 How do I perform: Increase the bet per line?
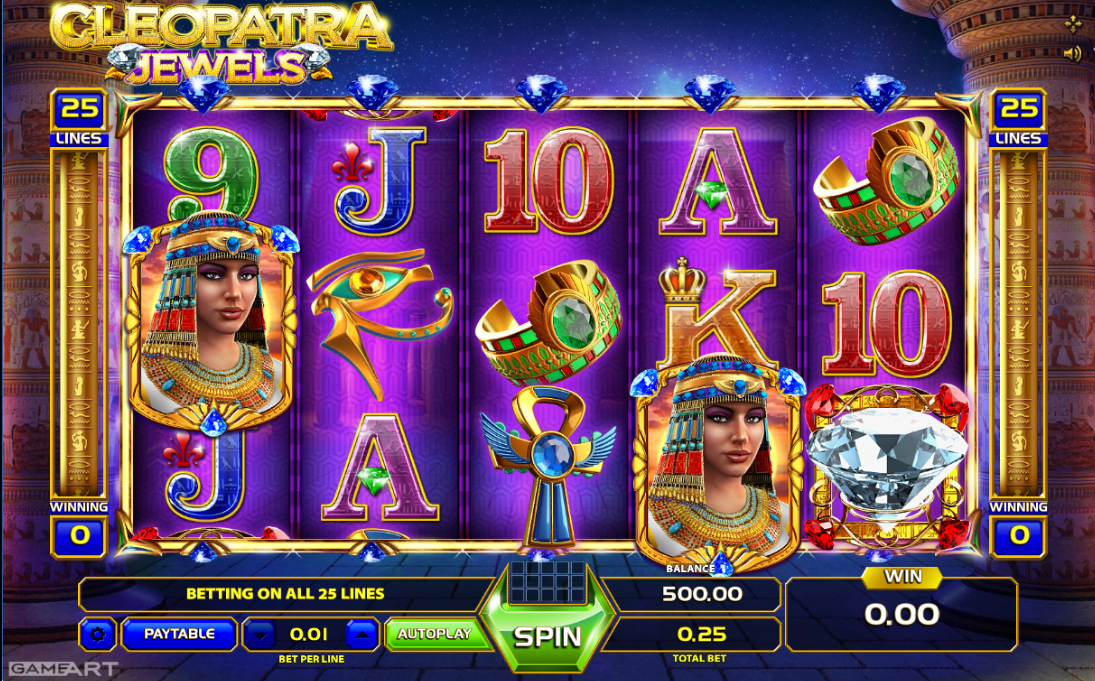pos(364,634)
